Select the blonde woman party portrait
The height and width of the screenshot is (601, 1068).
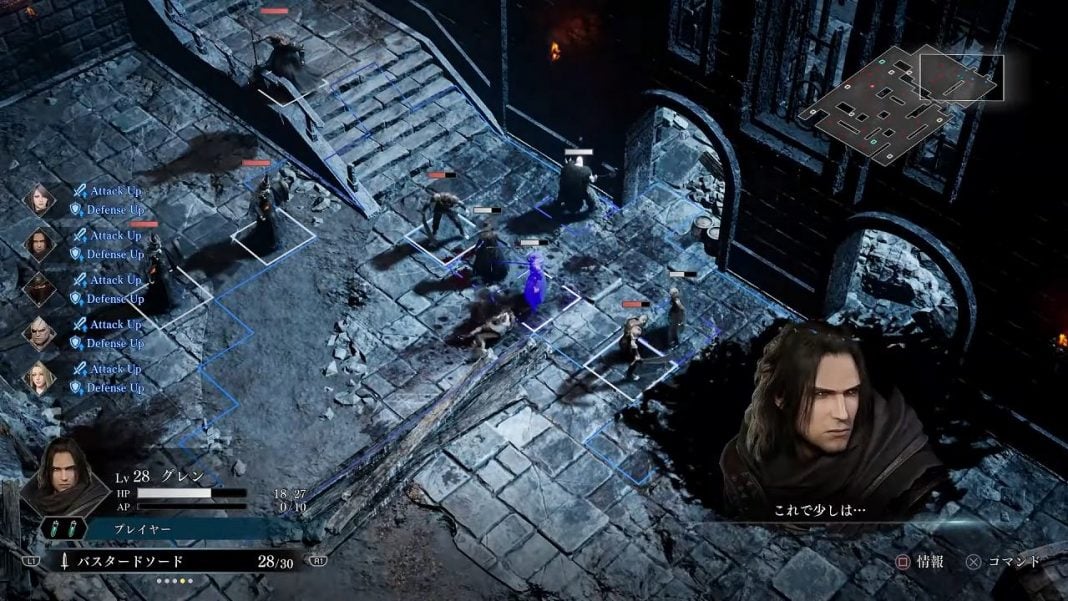coord(40,376)
